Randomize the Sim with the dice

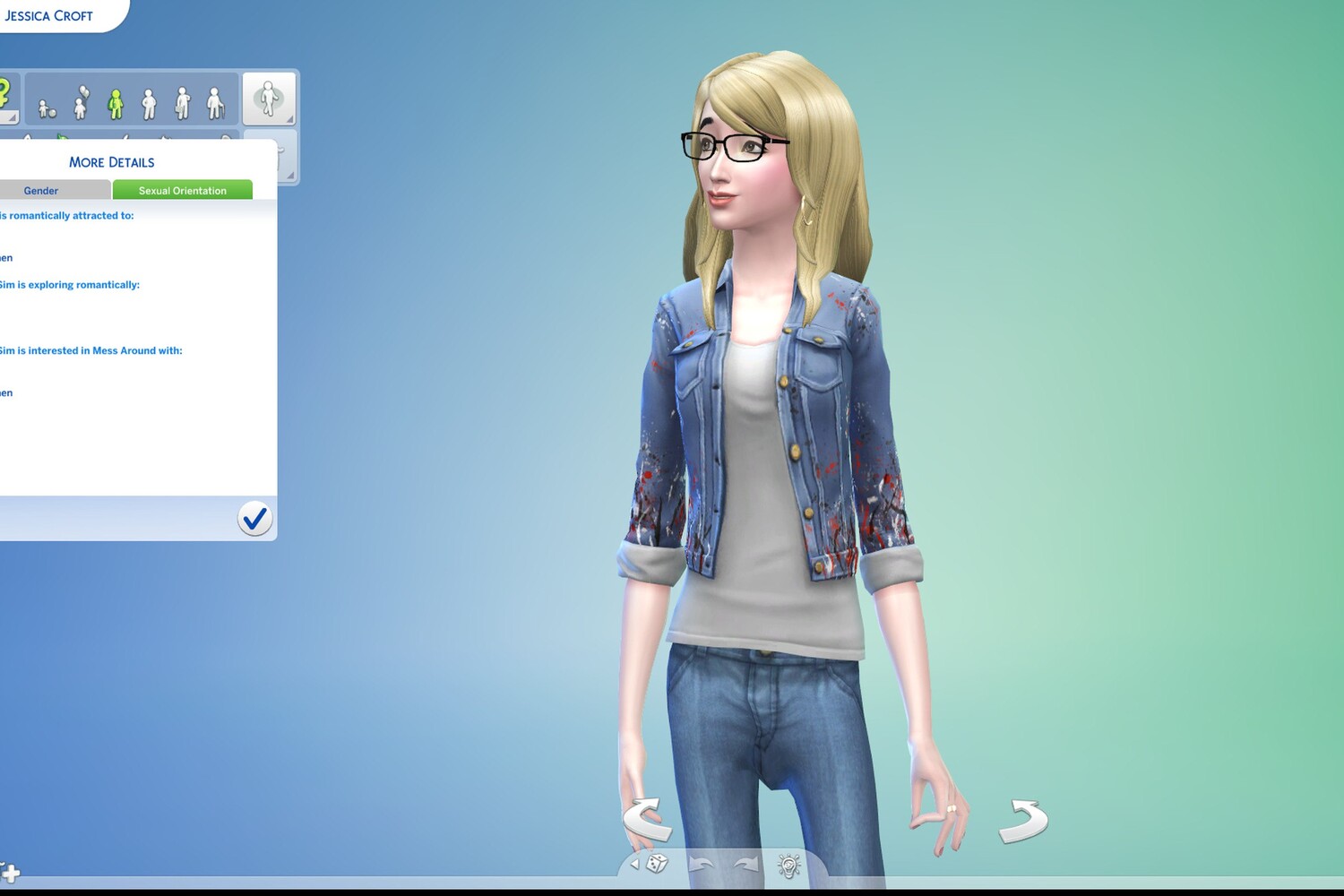[x=657, y=865]
